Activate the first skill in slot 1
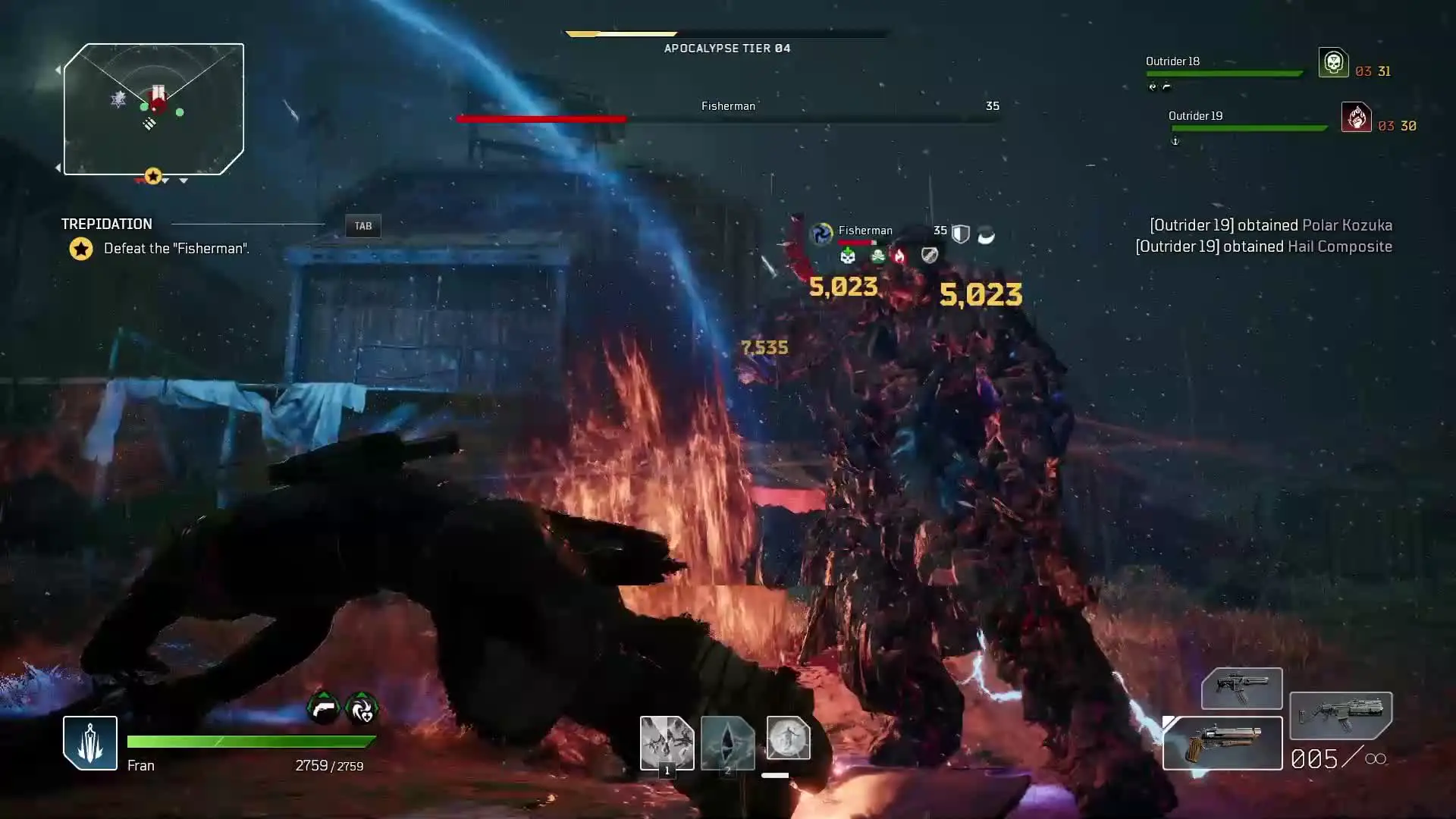This screenshot has height=819, width=1456. tap(667, 743)
